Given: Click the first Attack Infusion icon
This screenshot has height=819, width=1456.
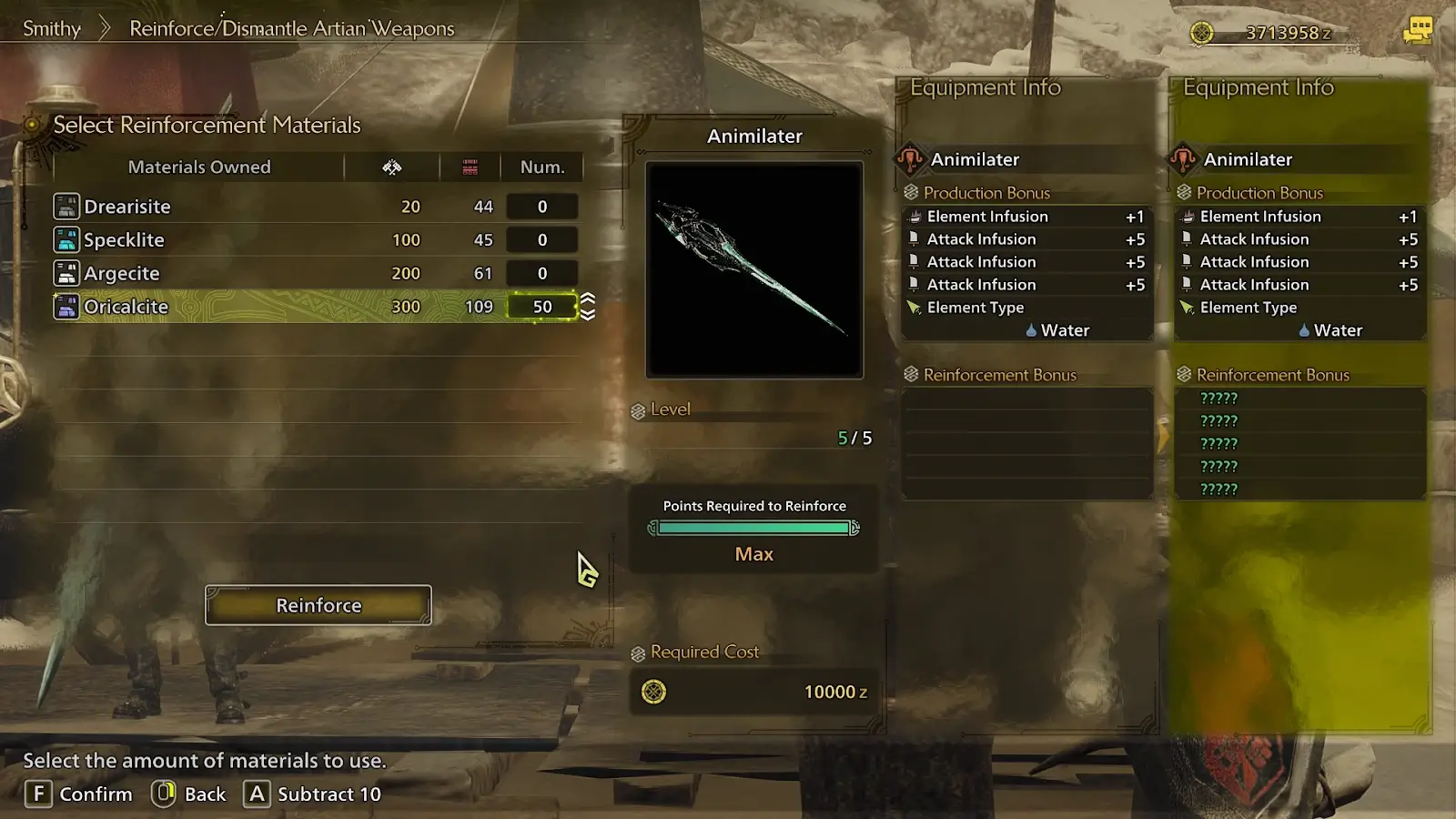Looking at the screenshot, I should click(x=913, y=238).
